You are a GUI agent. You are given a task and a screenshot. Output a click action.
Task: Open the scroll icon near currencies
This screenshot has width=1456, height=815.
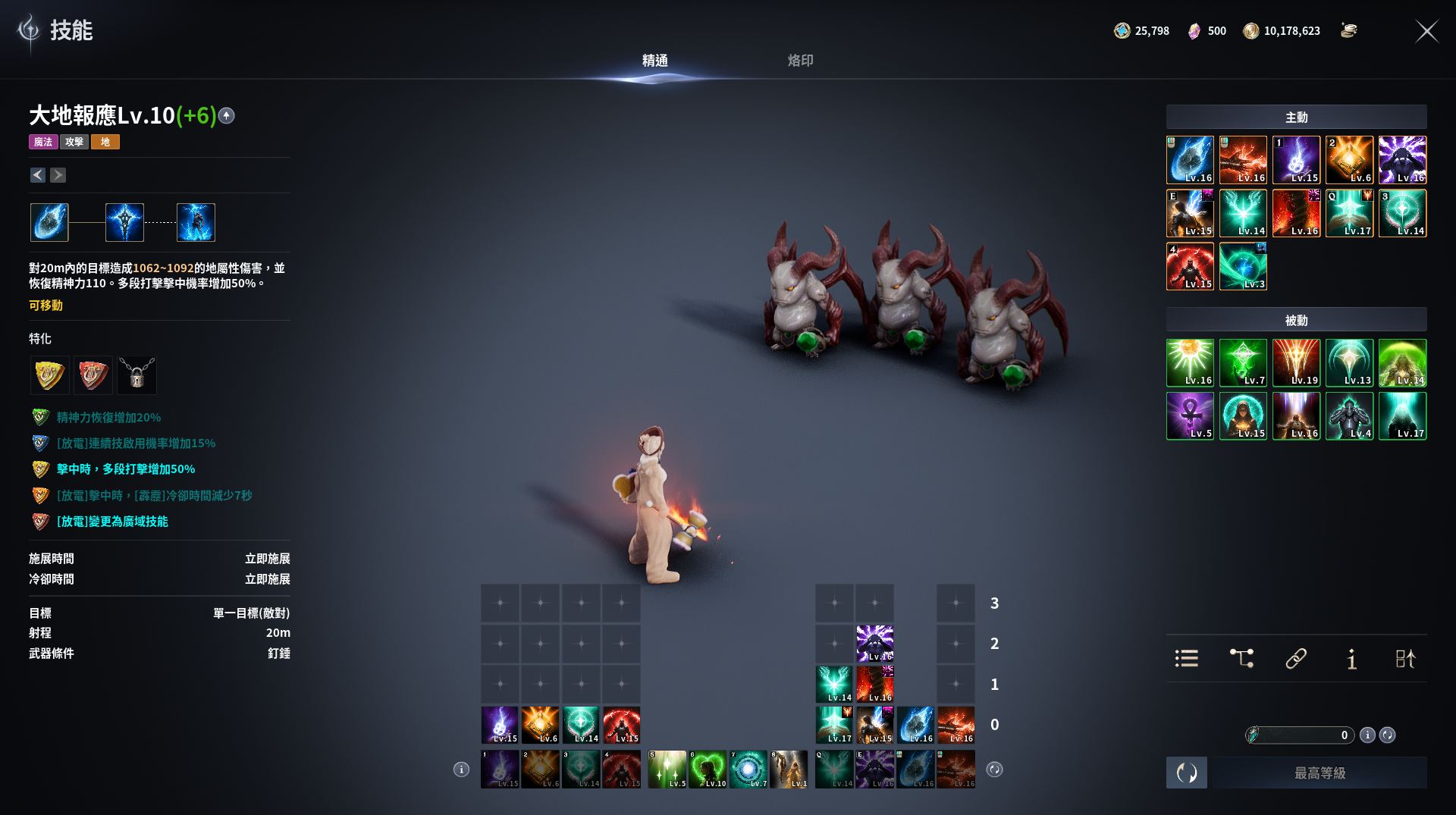[x=1348, y=31]
